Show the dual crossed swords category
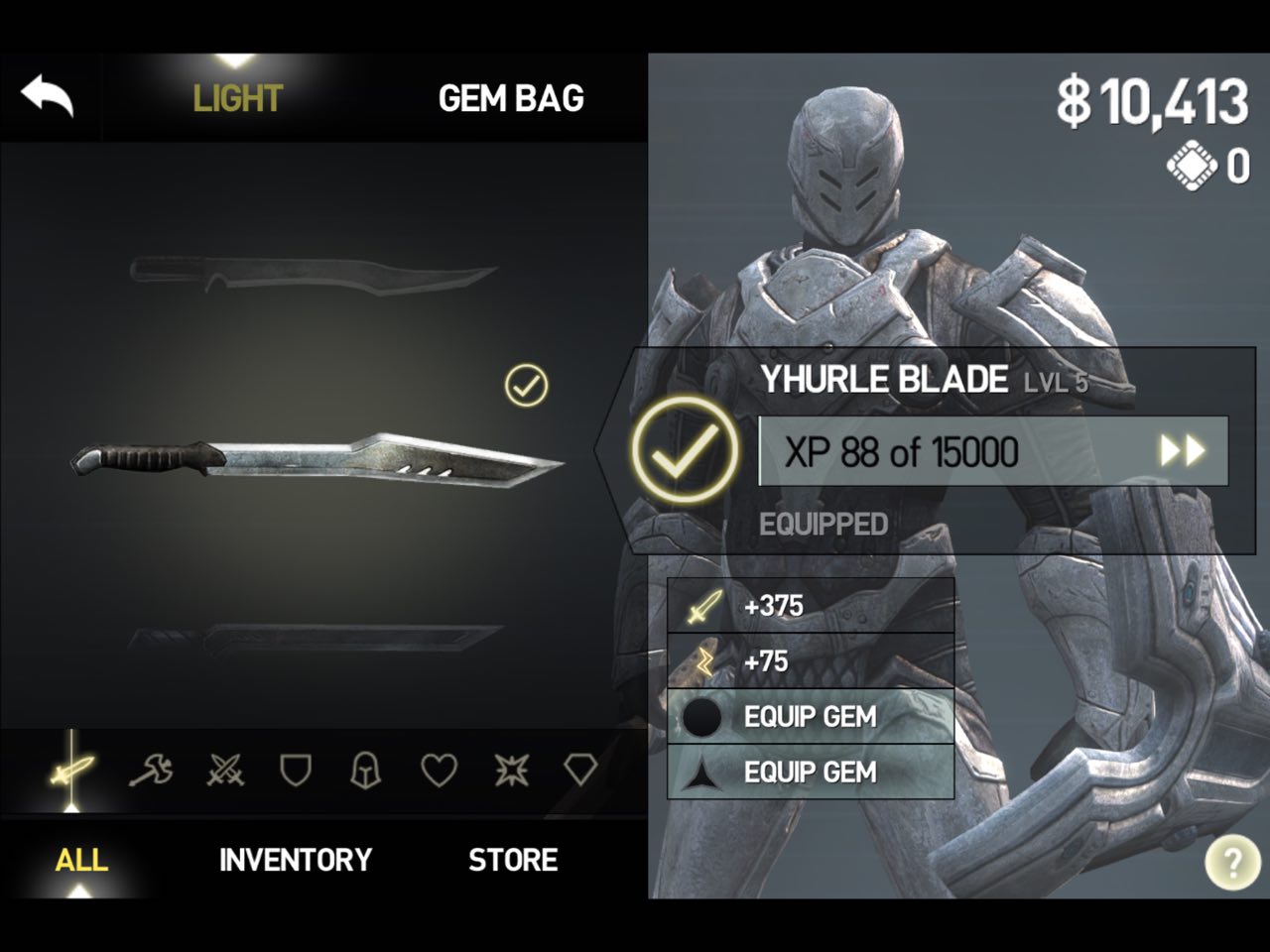1270x952 pixels. [225, 770]
